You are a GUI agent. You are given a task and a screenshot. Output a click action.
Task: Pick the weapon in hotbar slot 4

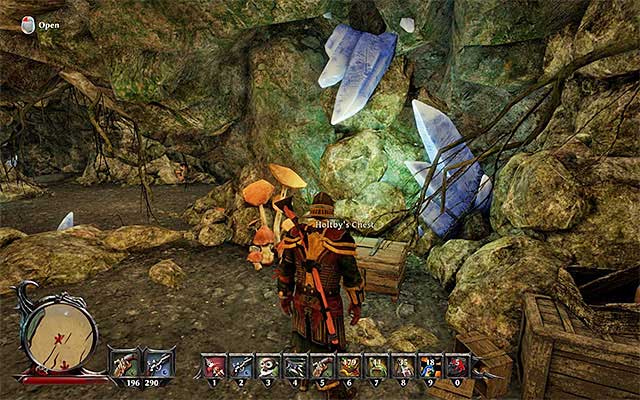coord(296,366)
